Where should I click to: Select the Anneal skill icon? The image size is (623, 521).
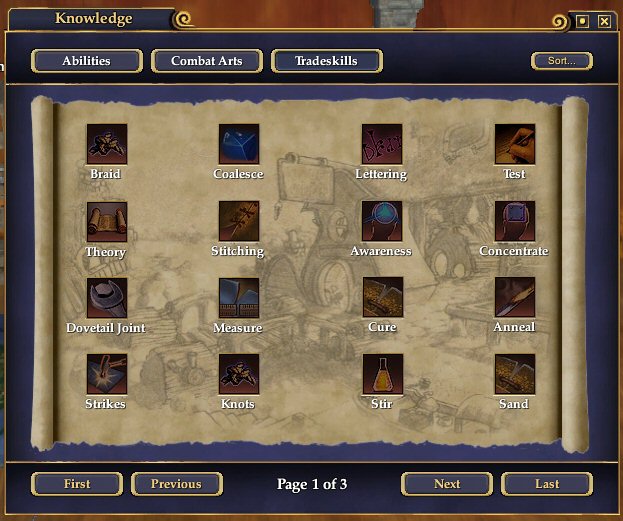(514, 297)
